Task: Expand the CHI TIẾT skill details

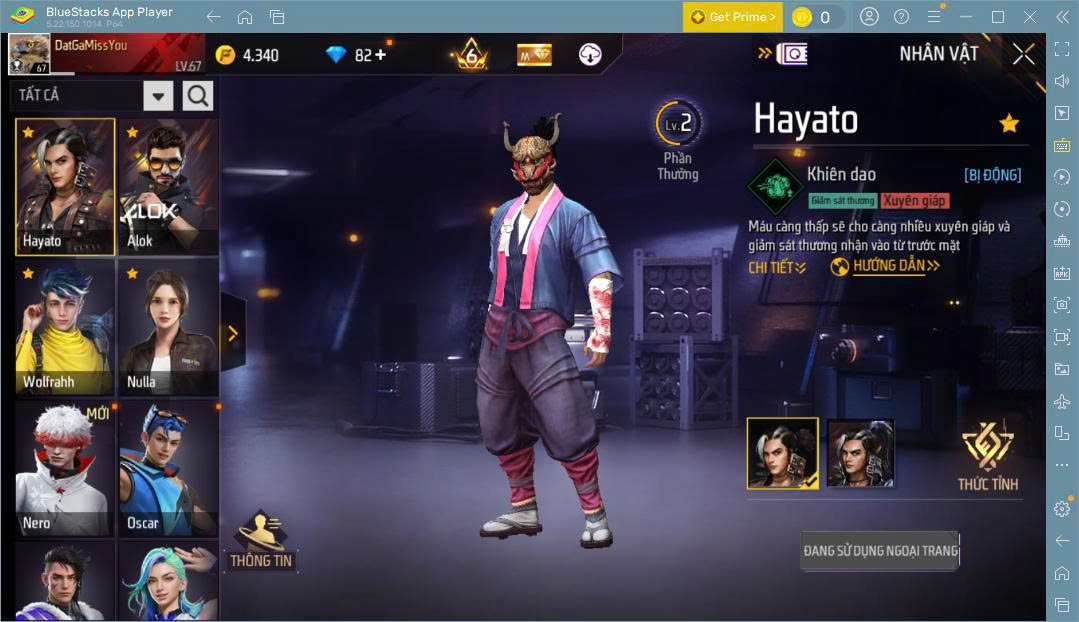Action: coord(777,267)
